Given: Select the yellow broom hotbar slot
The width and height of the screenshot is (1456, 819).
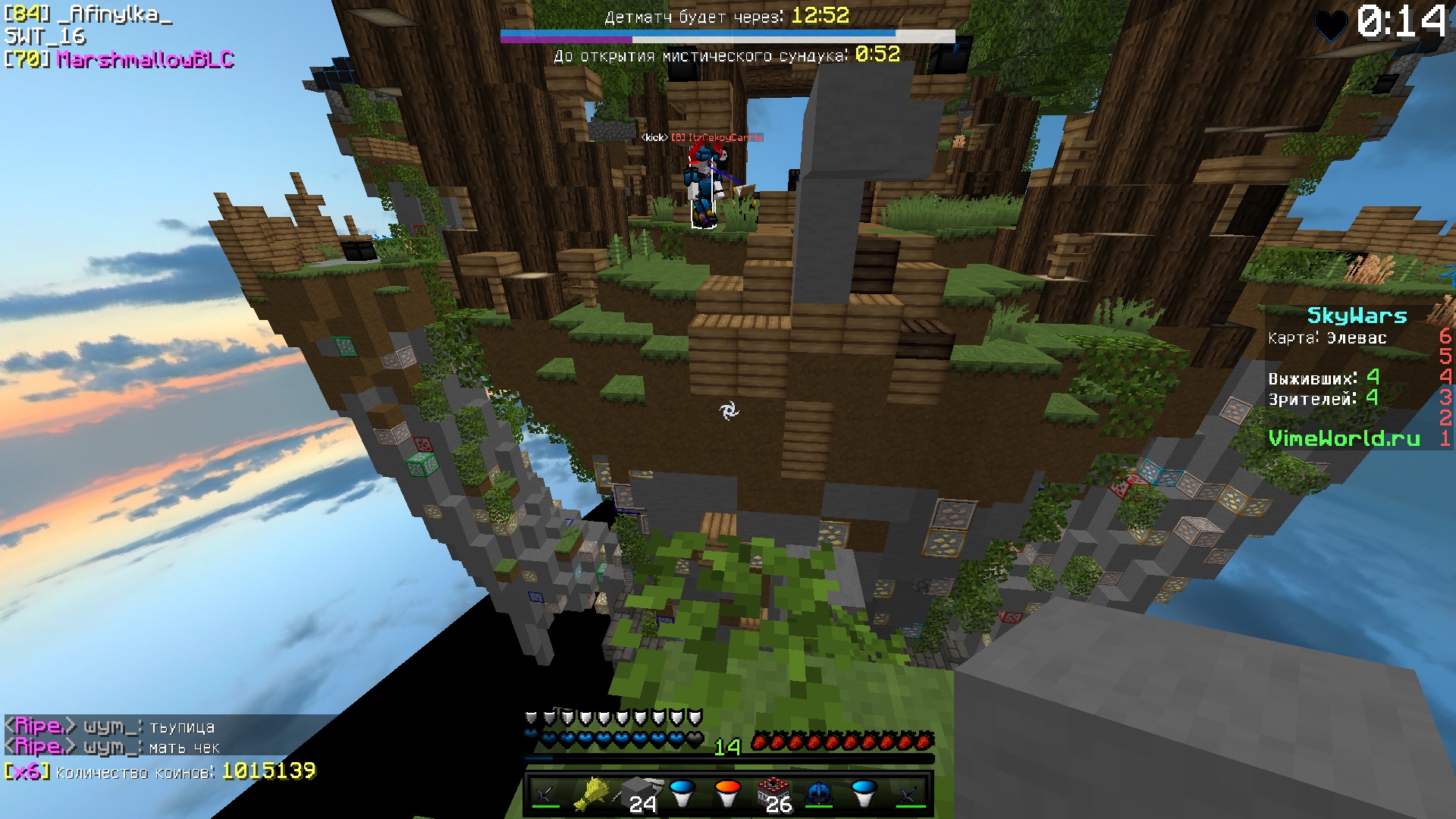Looking at the screenshot, I should click(x=591, y=794).
